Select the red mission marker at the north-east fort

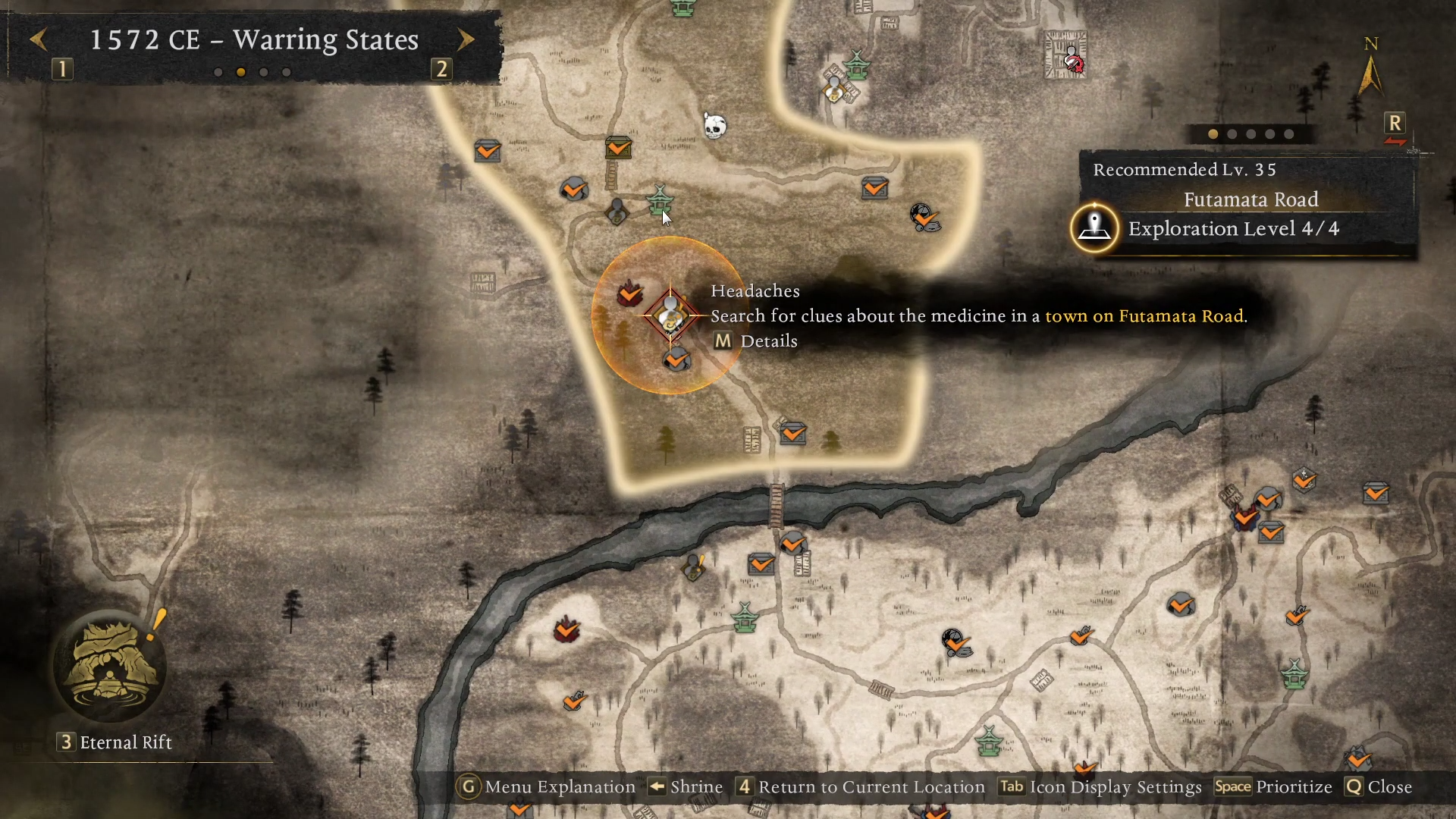tap(1072, 60)
